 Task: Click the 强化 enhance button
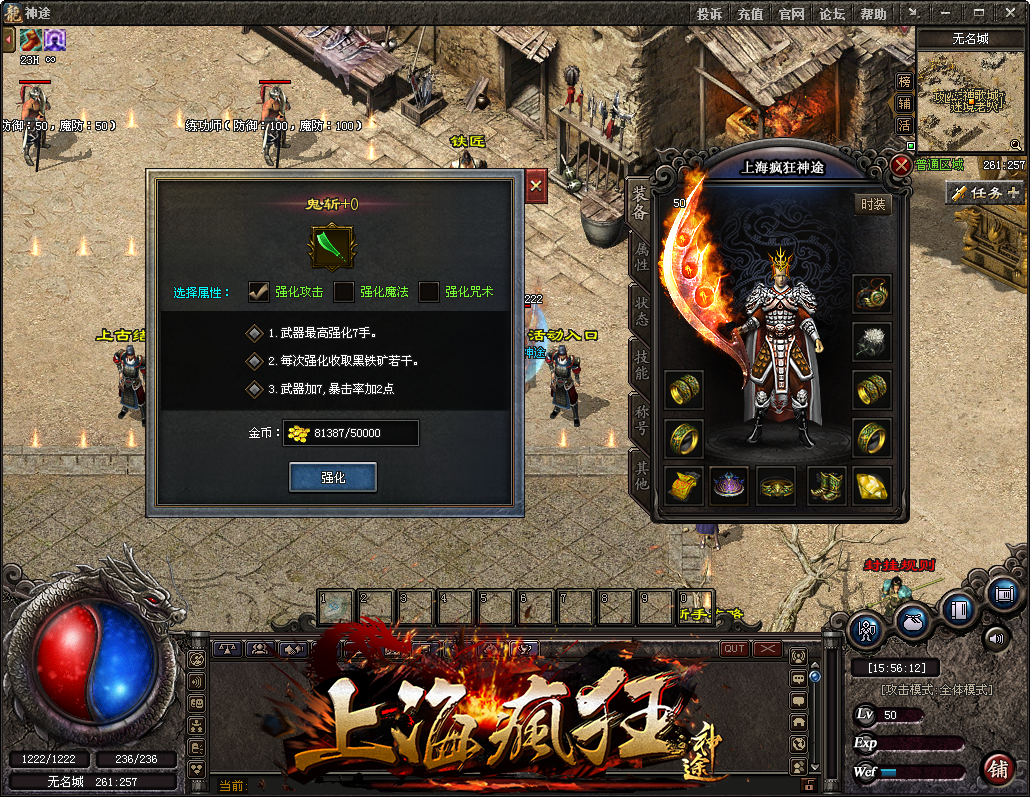[x=333, y=478]
